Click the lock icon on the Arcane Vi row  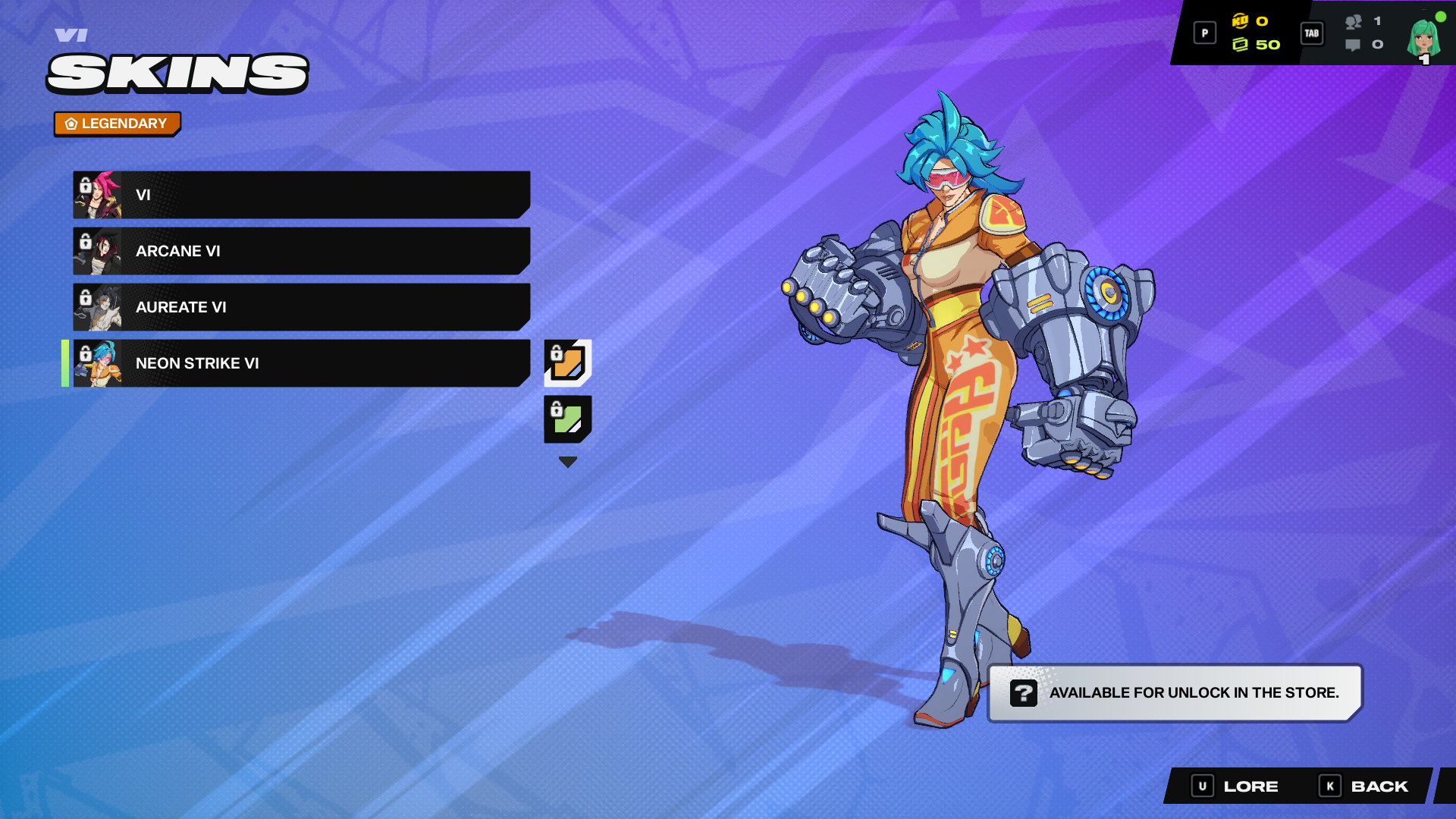(x=83, y=243)
